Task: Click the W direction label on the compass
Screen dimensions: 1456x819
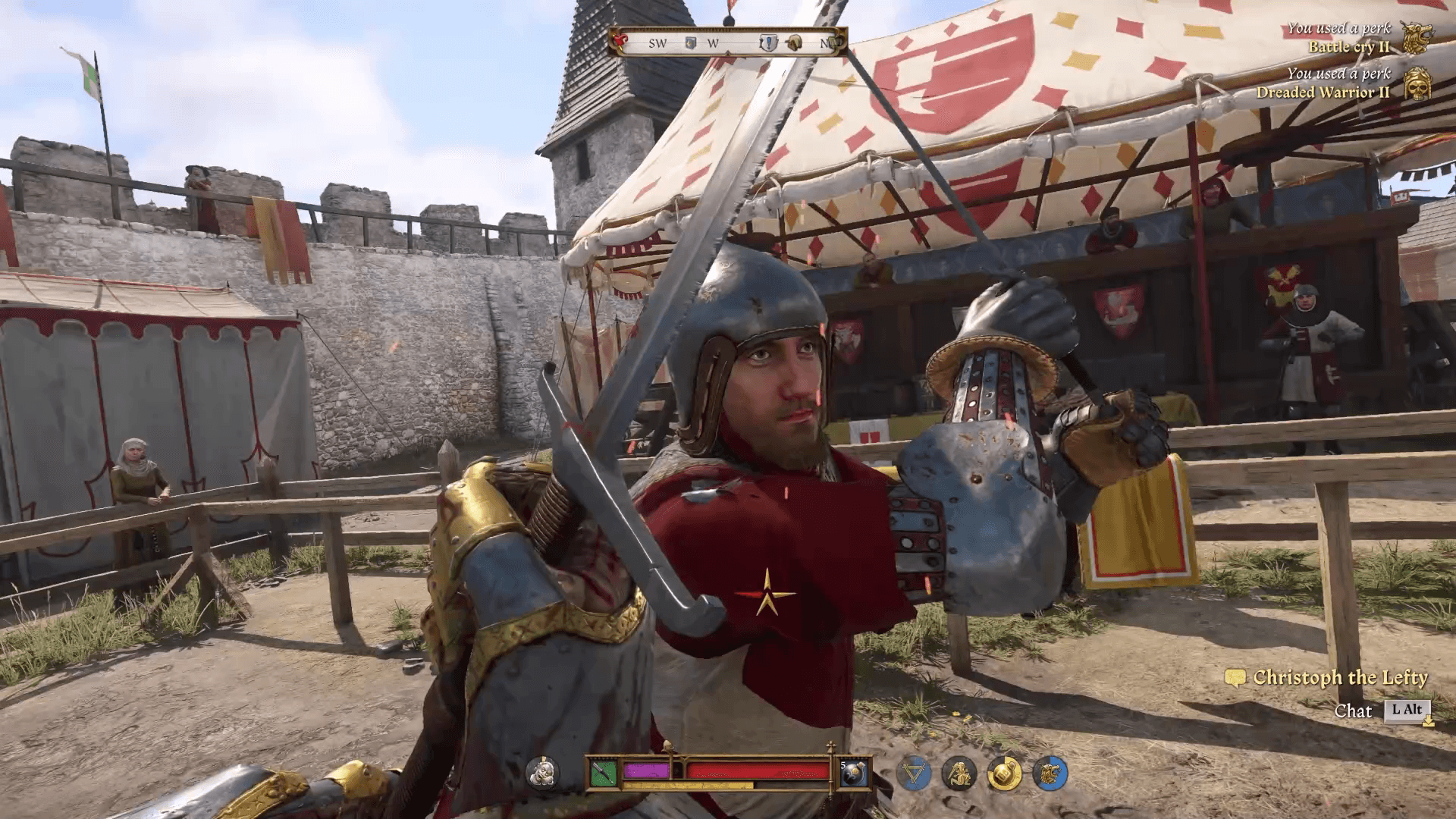Action: (712, 43)
